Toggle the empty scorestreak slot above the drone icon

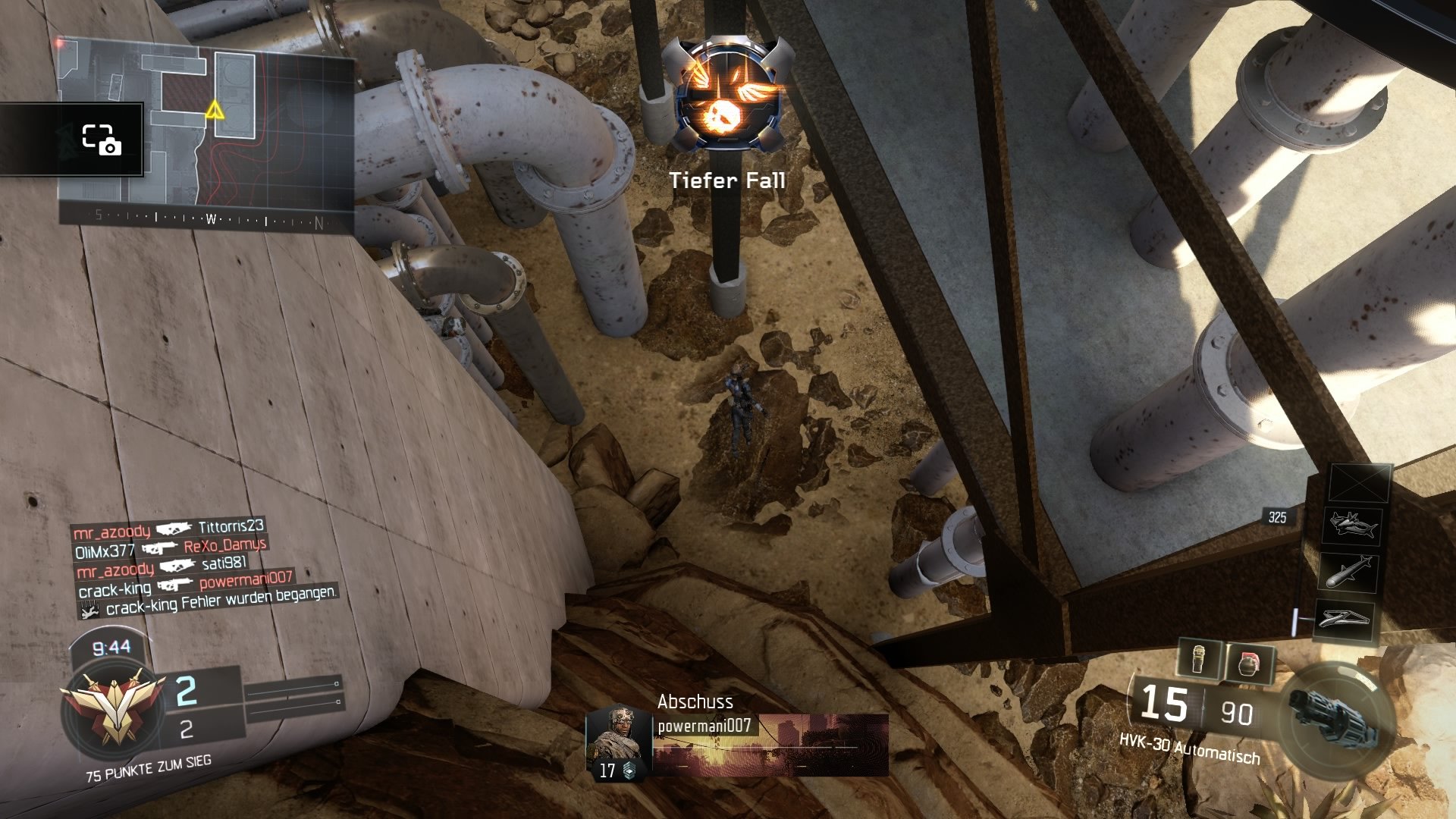(1359, 482)
